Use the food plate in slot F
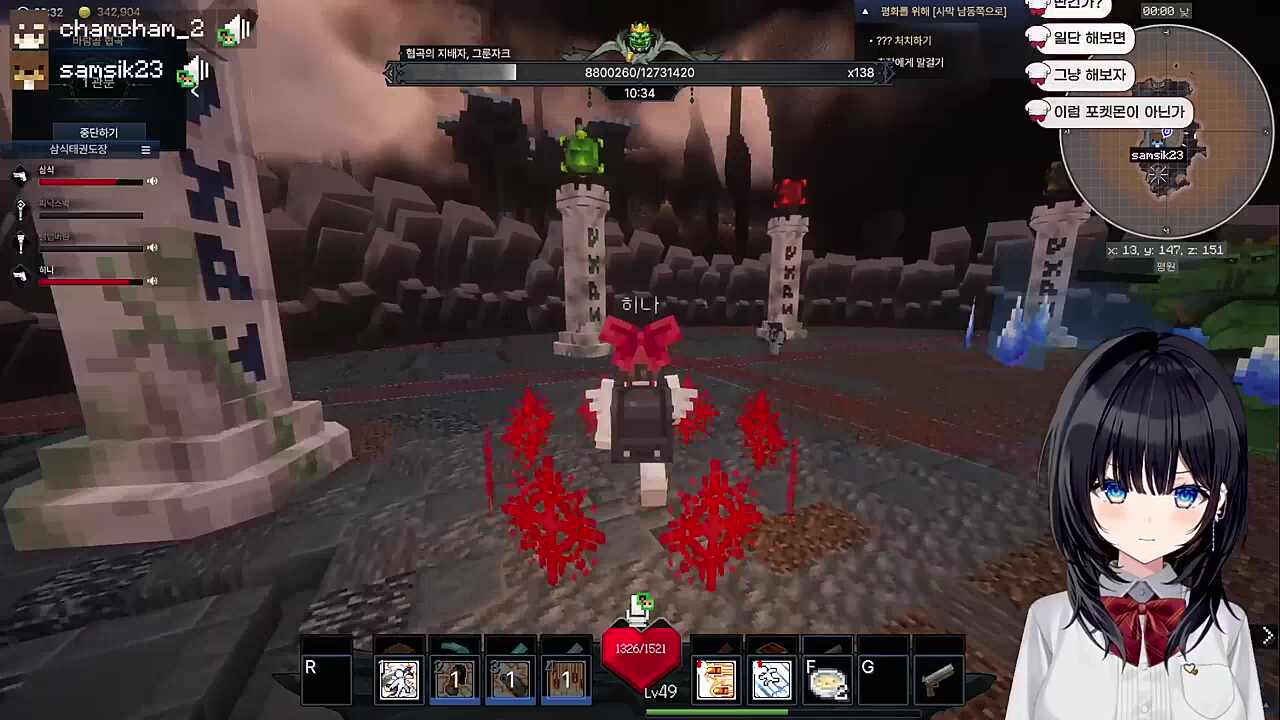This screenshot has width=1280, height=720. click(827, 681)
